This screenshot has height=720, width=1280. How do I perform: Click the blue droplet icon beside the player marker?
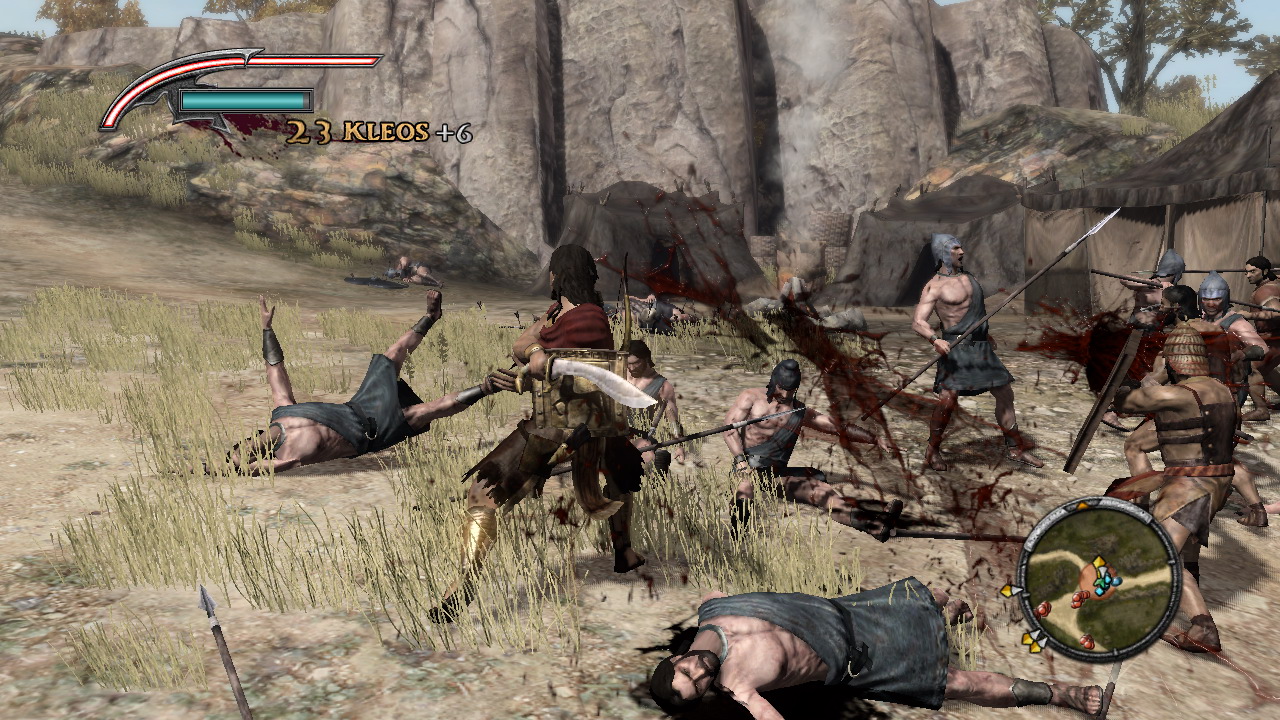(x=1117, y=581)
